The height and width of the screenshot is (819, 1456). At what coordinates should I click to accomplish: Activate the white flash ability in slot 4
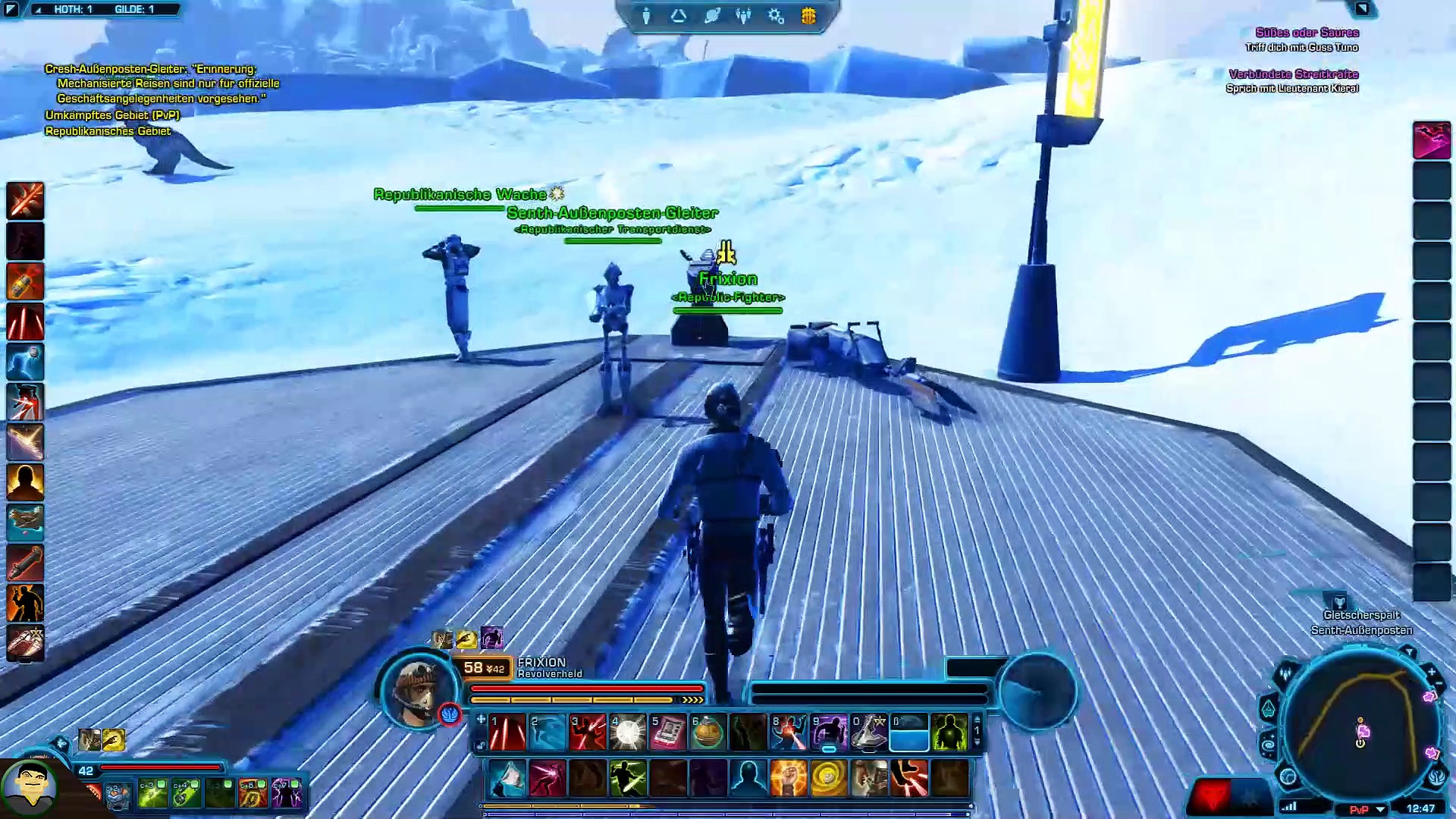[628, 733]
